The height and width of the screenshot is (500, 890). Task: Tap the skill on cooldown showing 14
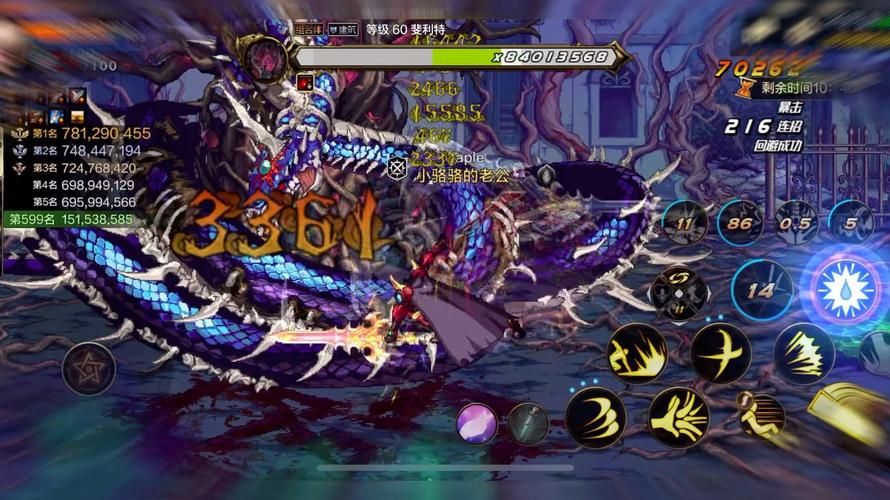(x=762, y=291)
